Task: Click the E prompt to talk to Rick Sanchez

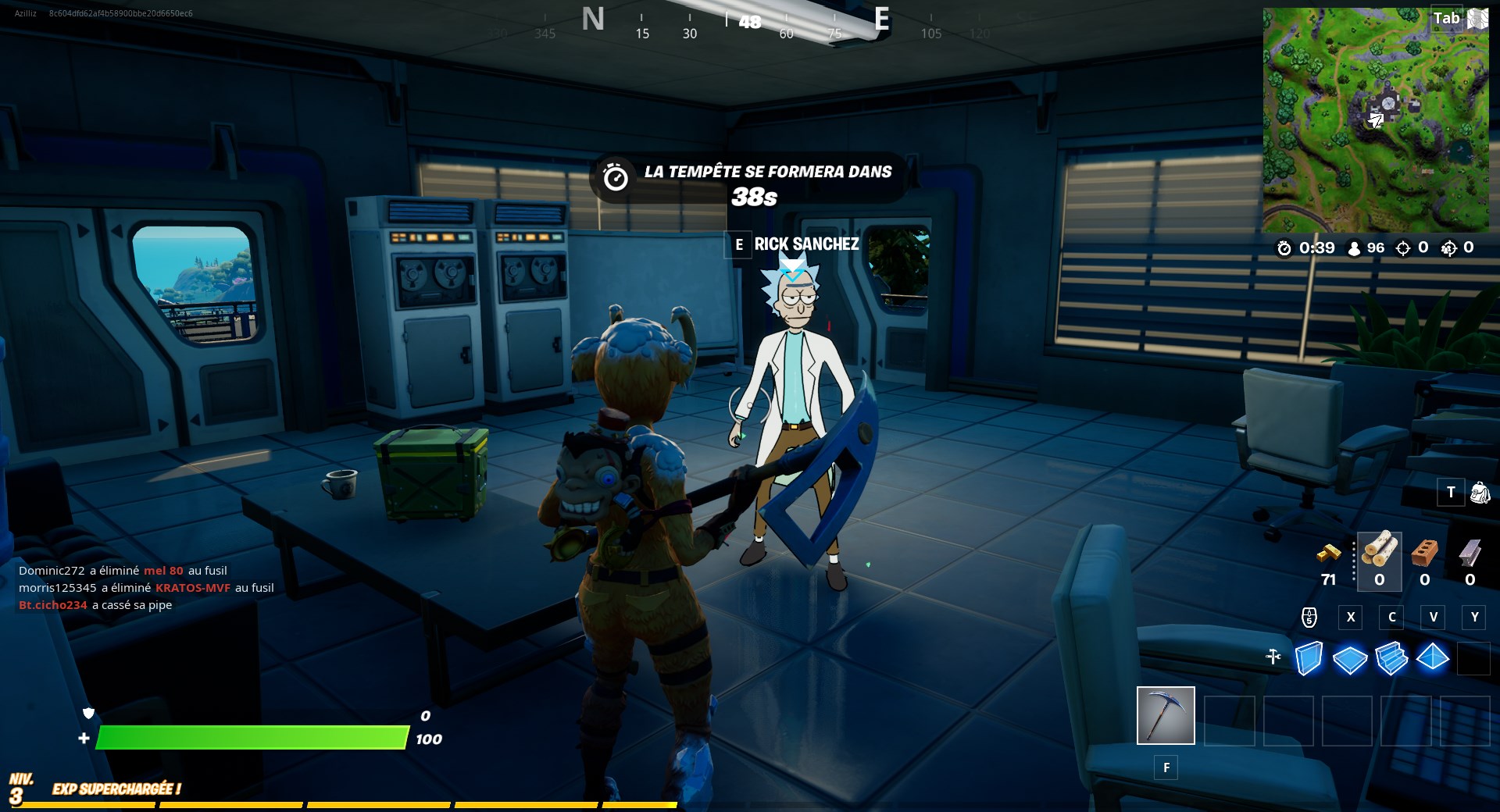Action: [x=737, y=244]
